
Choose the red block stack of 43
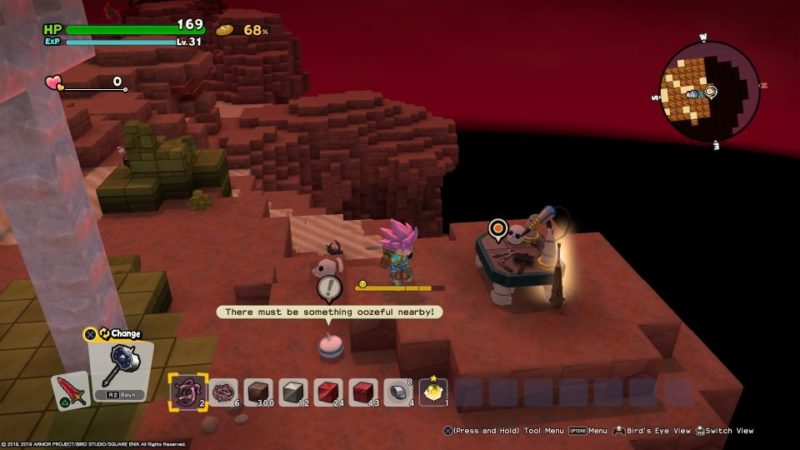(x=363, y=392)
